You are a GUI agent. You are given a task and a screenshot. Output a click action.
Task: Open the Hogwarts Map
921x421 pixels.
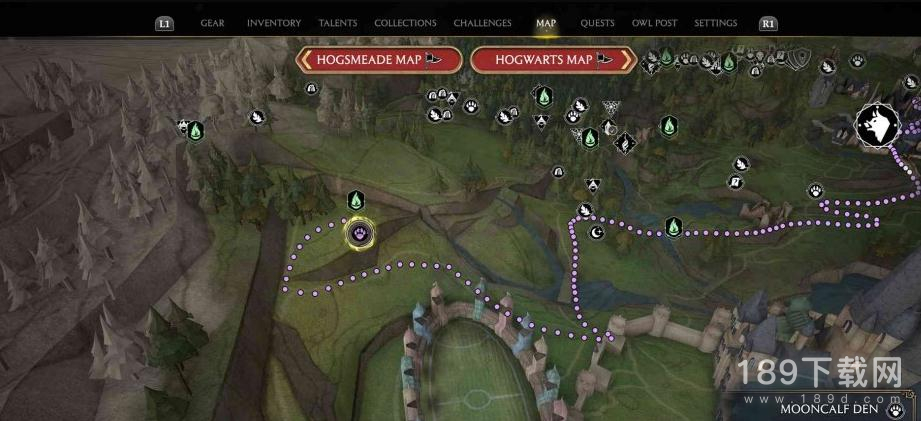pos(553,60)
